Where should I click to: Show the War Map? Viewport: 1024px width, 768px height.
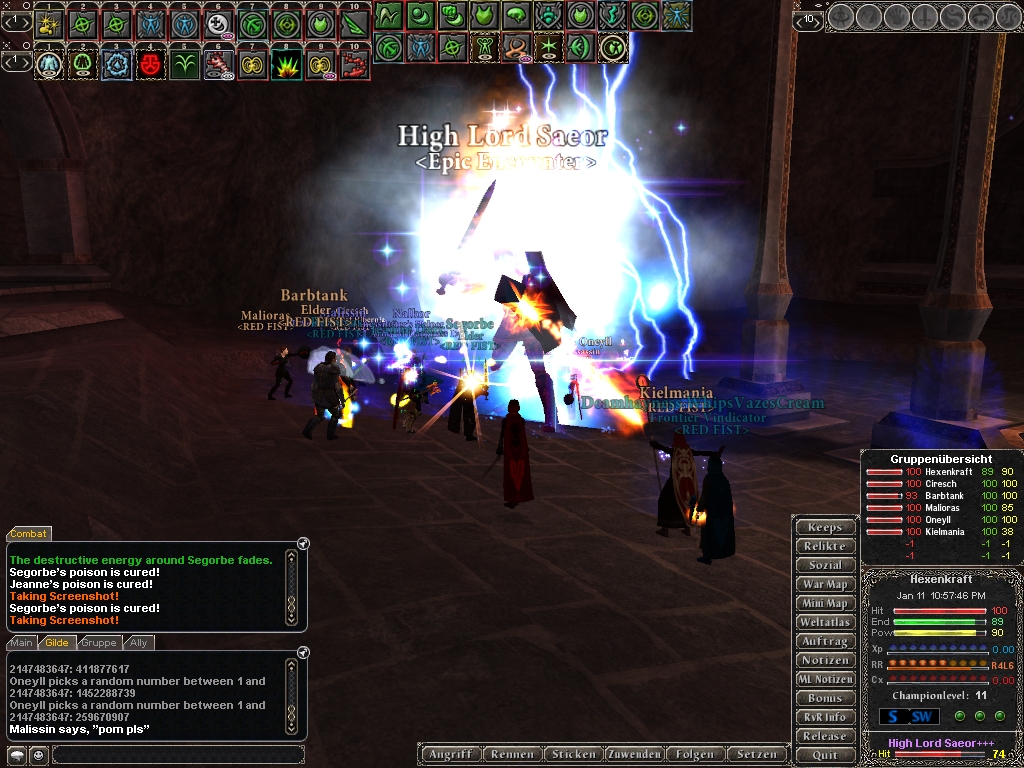point(825,584)
